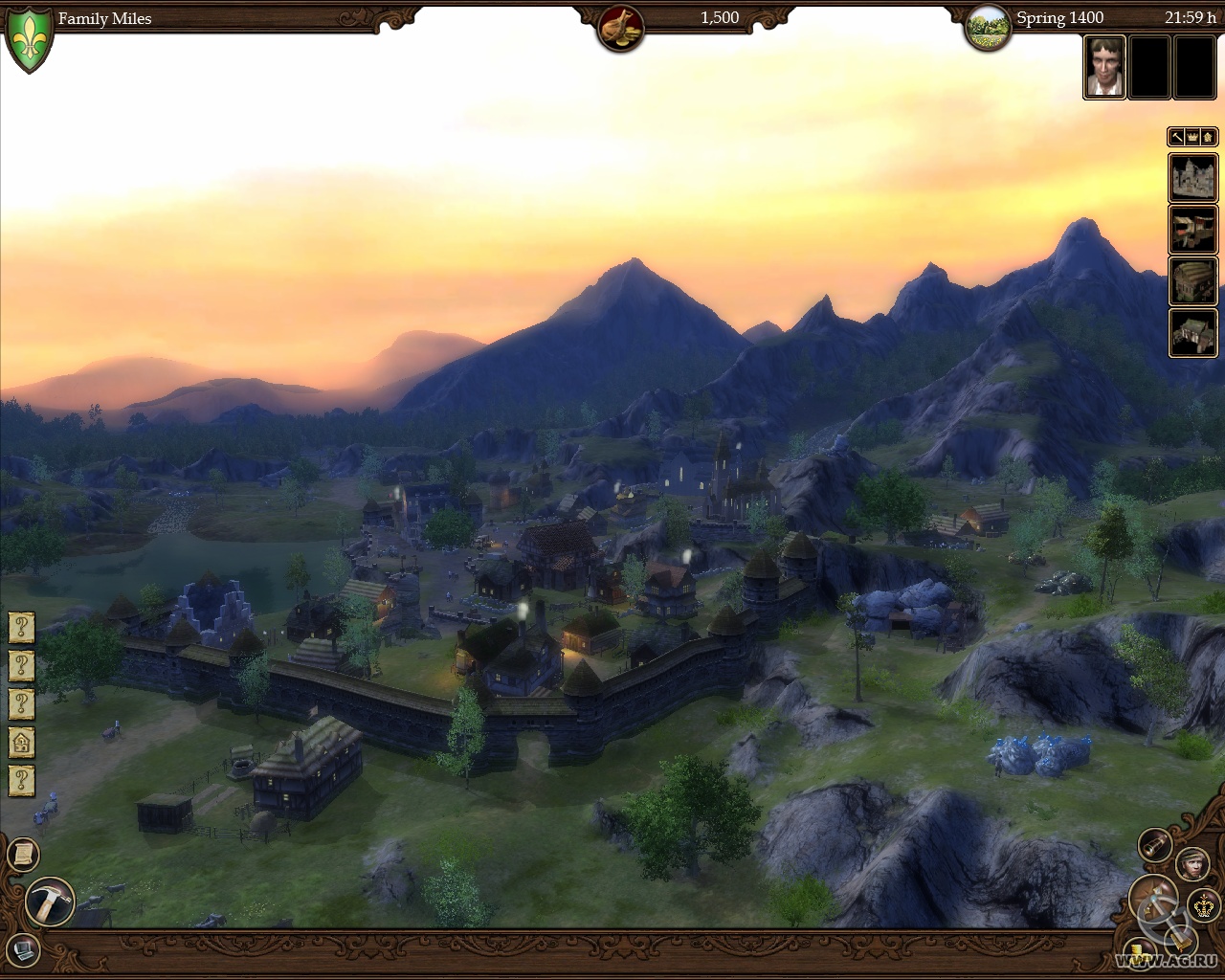Screen dimensions: 1225x980
Task: Open the crown category filter in the building panel
Action: [1192, 137]
